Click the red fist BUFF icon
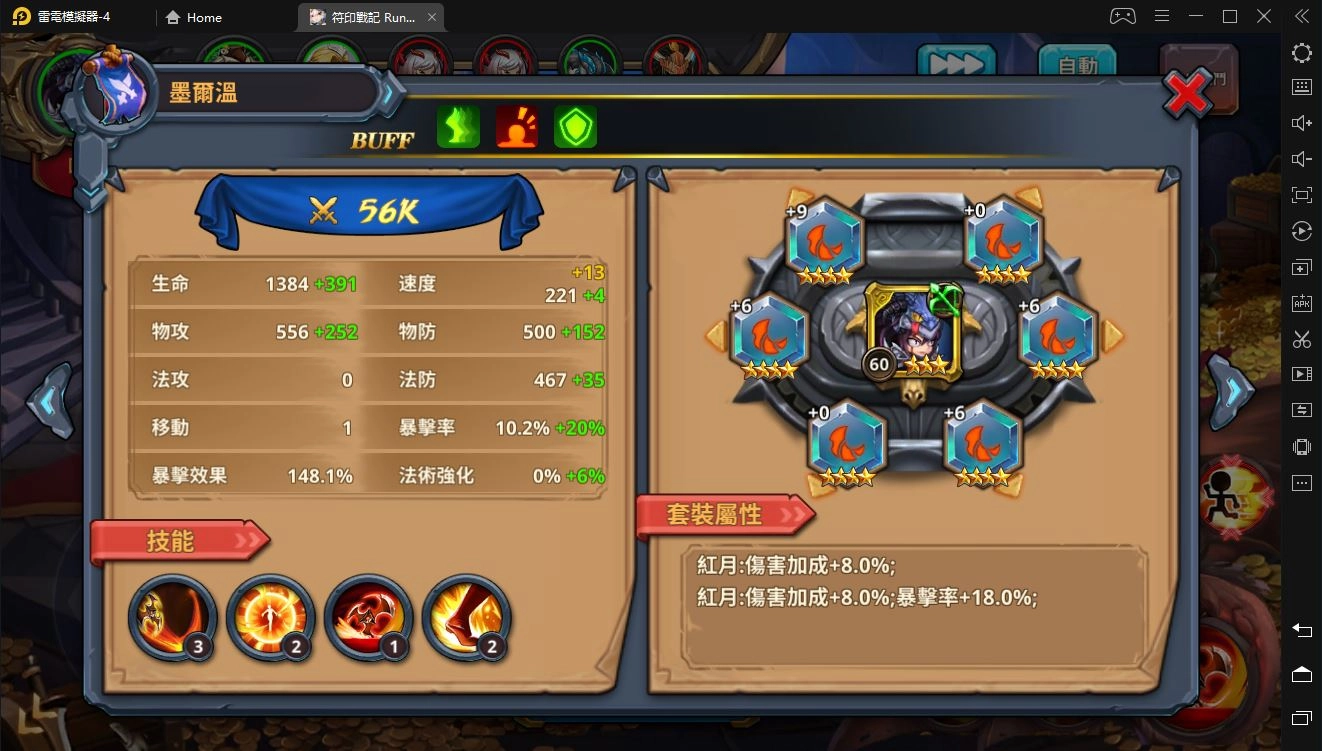This screenshot has width=1322, height=751. [x=516, y=127]
